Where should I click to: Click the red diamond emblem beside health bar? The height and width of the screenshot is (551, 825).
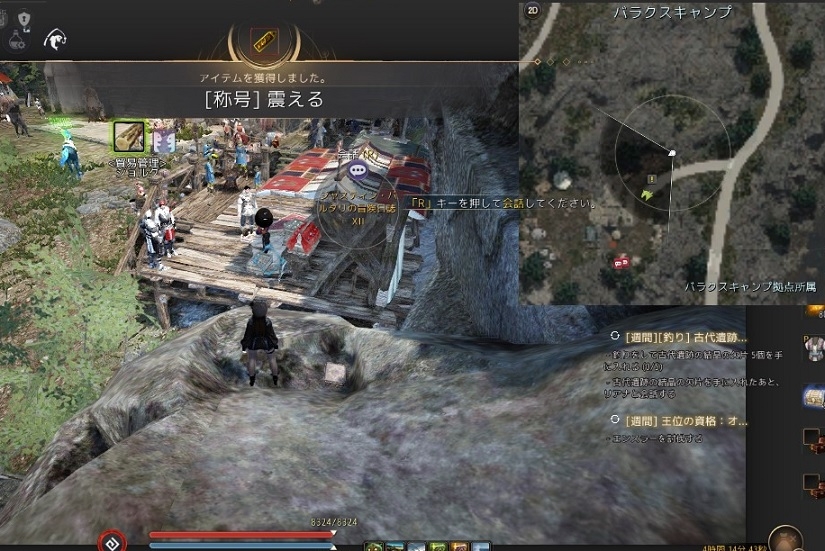pos(112,540)
